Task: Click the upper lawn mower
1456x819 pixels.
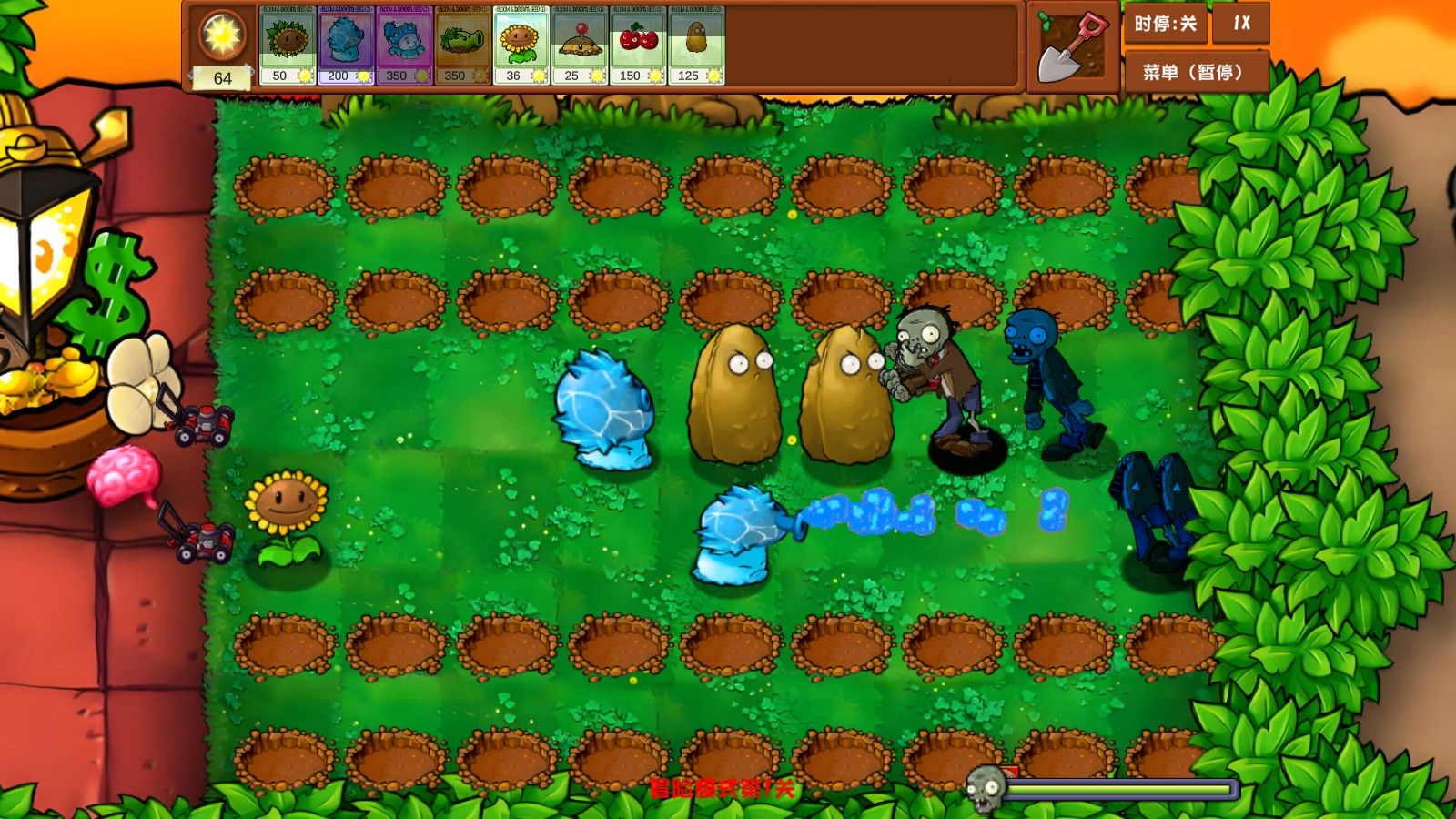Action: (202, 423)
